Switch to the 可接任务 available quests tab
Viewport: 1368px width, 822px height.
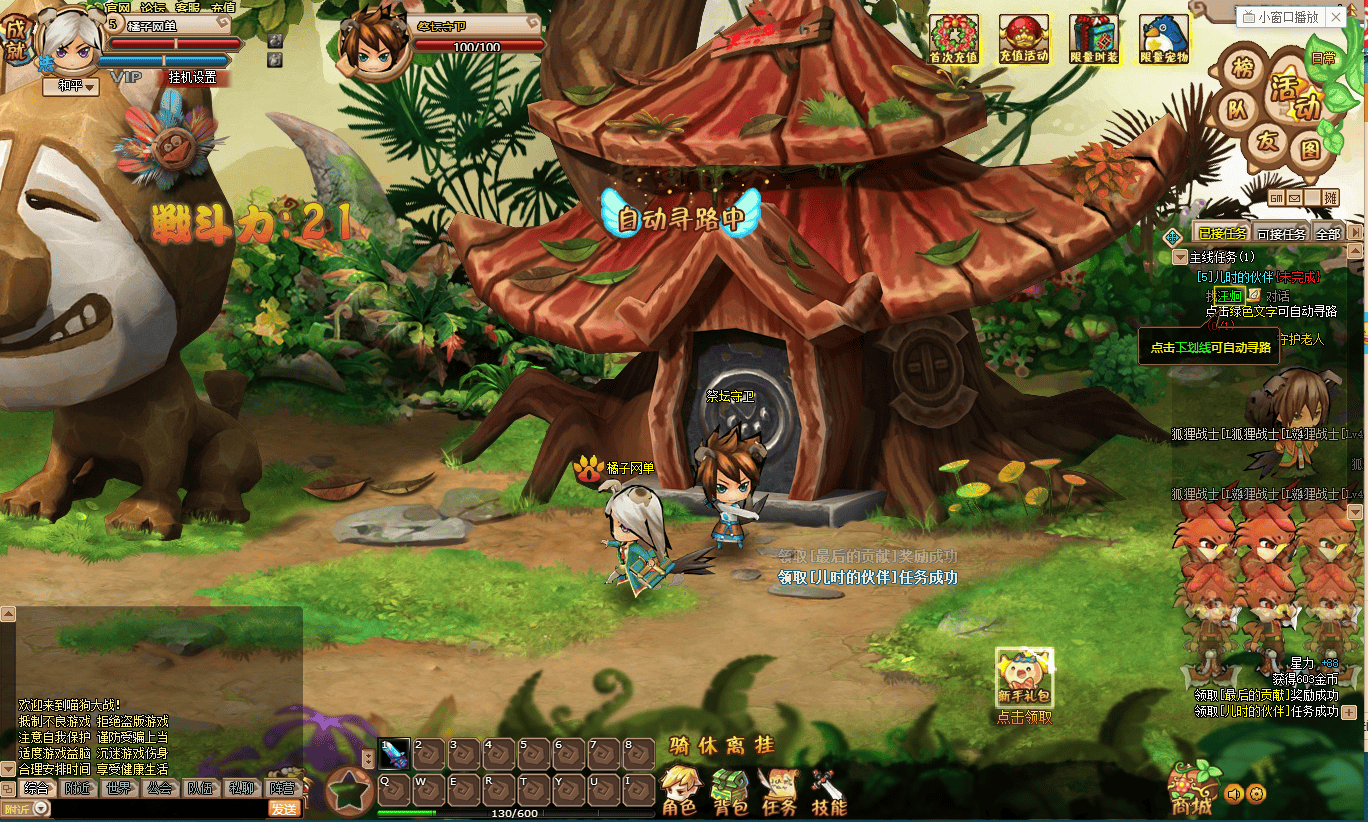click(1280, 234)
